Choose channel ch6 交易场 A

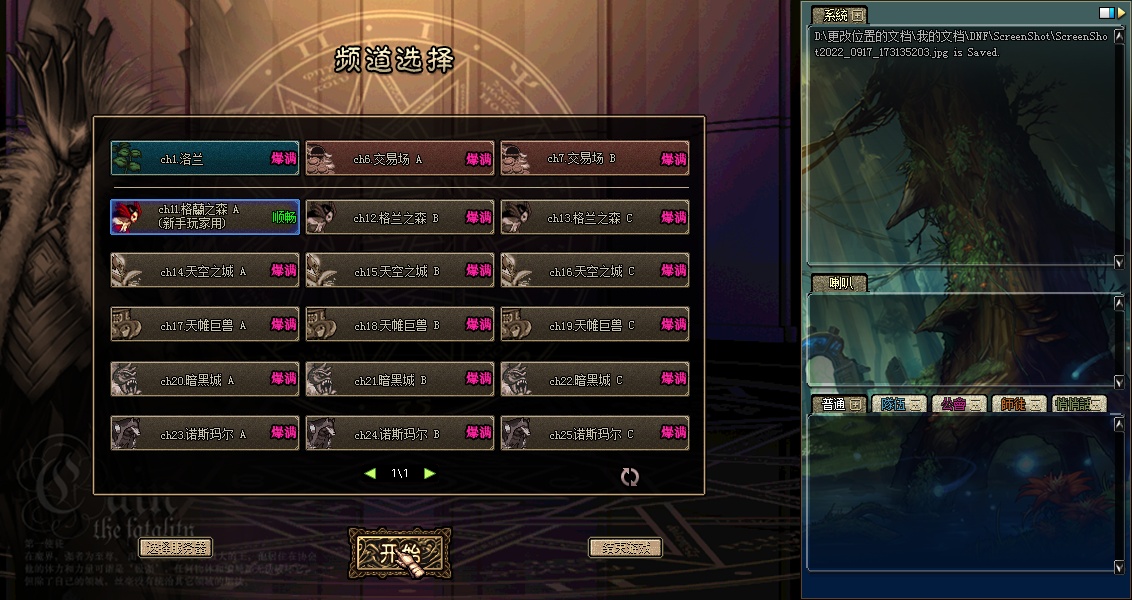[x=399, y=159]
